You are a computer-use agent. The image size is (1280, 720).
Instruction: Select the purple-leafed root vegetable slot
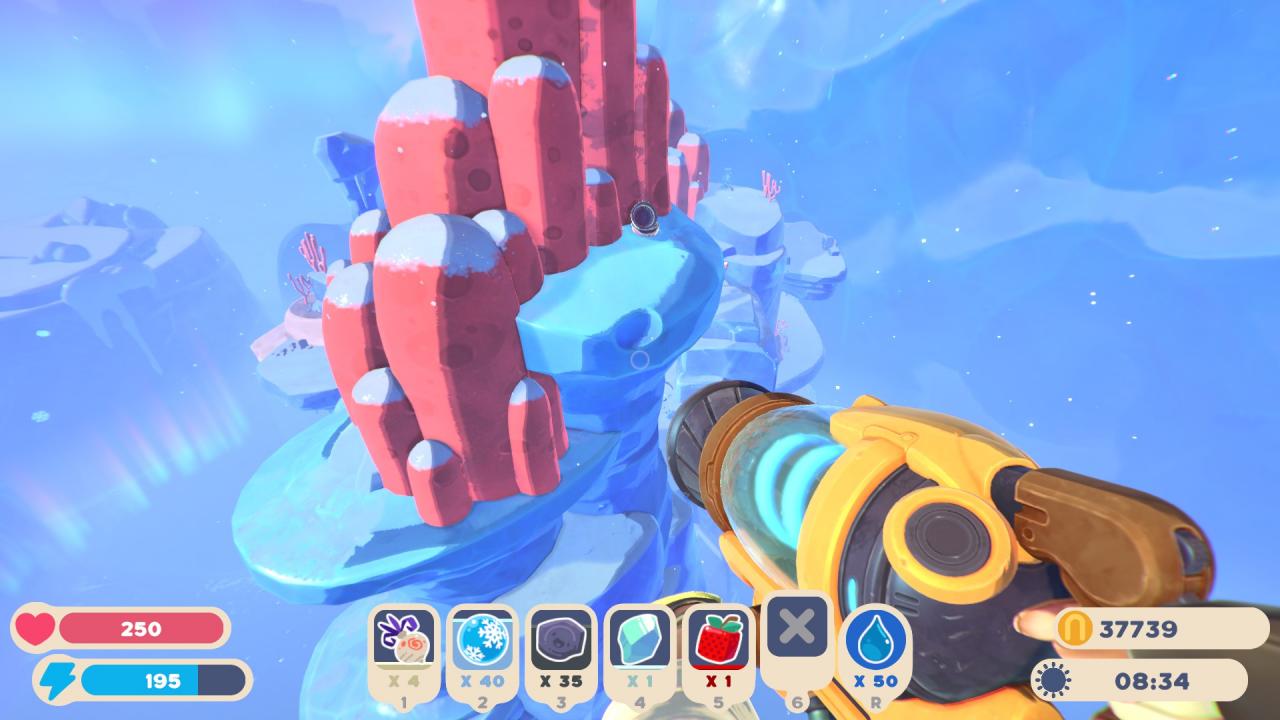pyautogui.click(x=405, y=640)
